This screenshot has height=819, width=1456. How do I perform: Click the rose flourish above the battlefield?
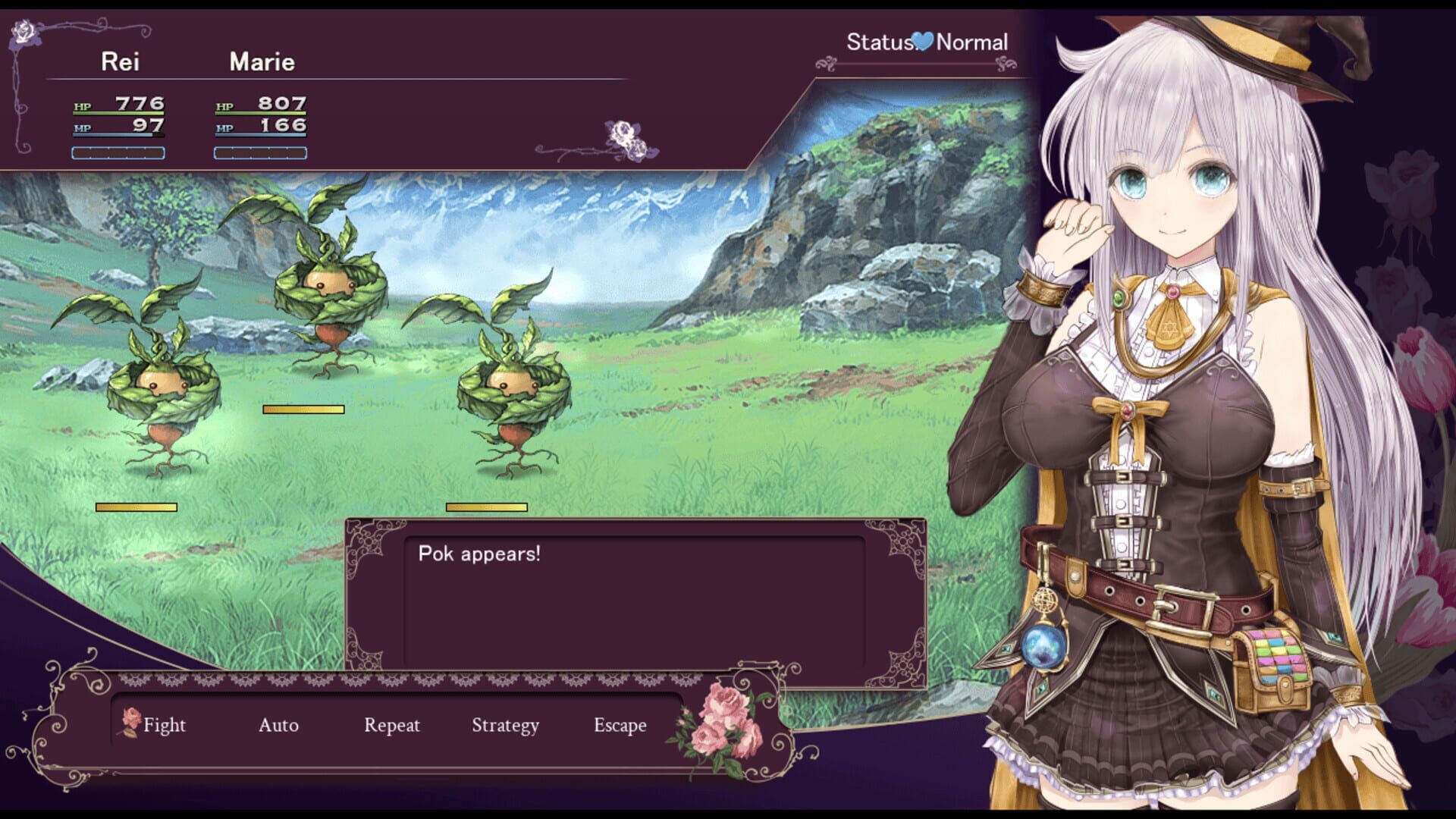[624, 138]
